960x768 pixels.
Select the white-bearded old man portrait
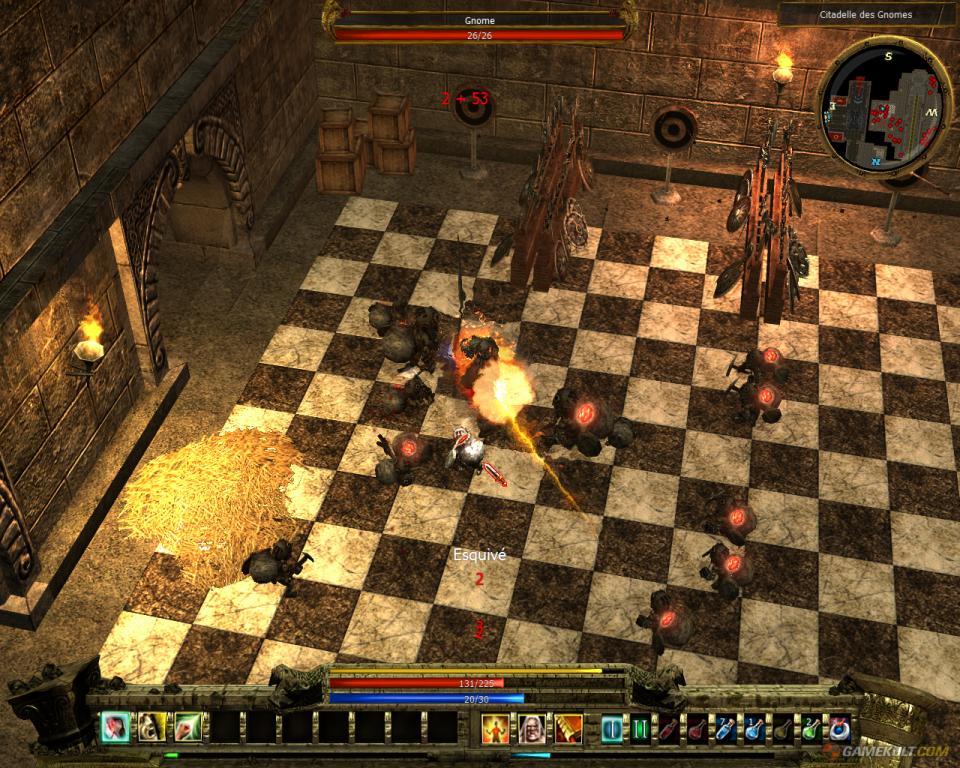(x=533, y=728)
